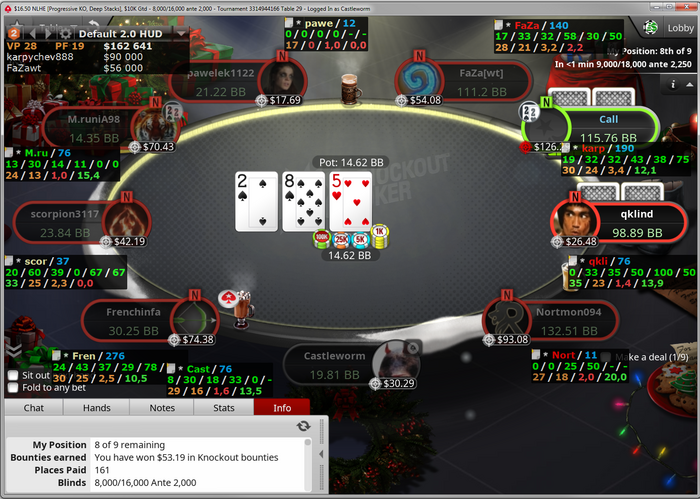
Task: Open the HUD settings gear
Action: tap(67, 32)
